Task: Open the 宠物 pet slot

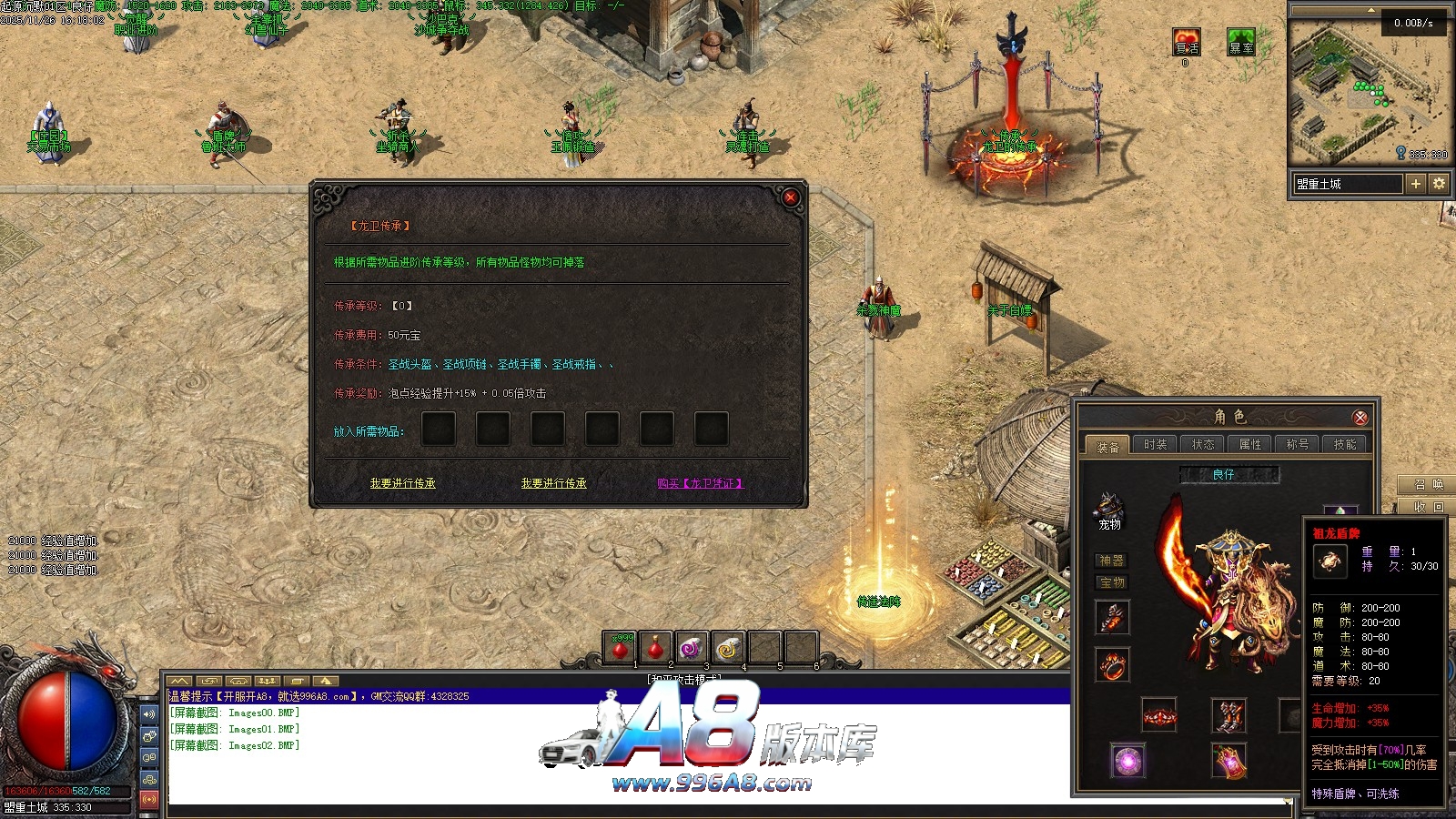Action: 1109,511
